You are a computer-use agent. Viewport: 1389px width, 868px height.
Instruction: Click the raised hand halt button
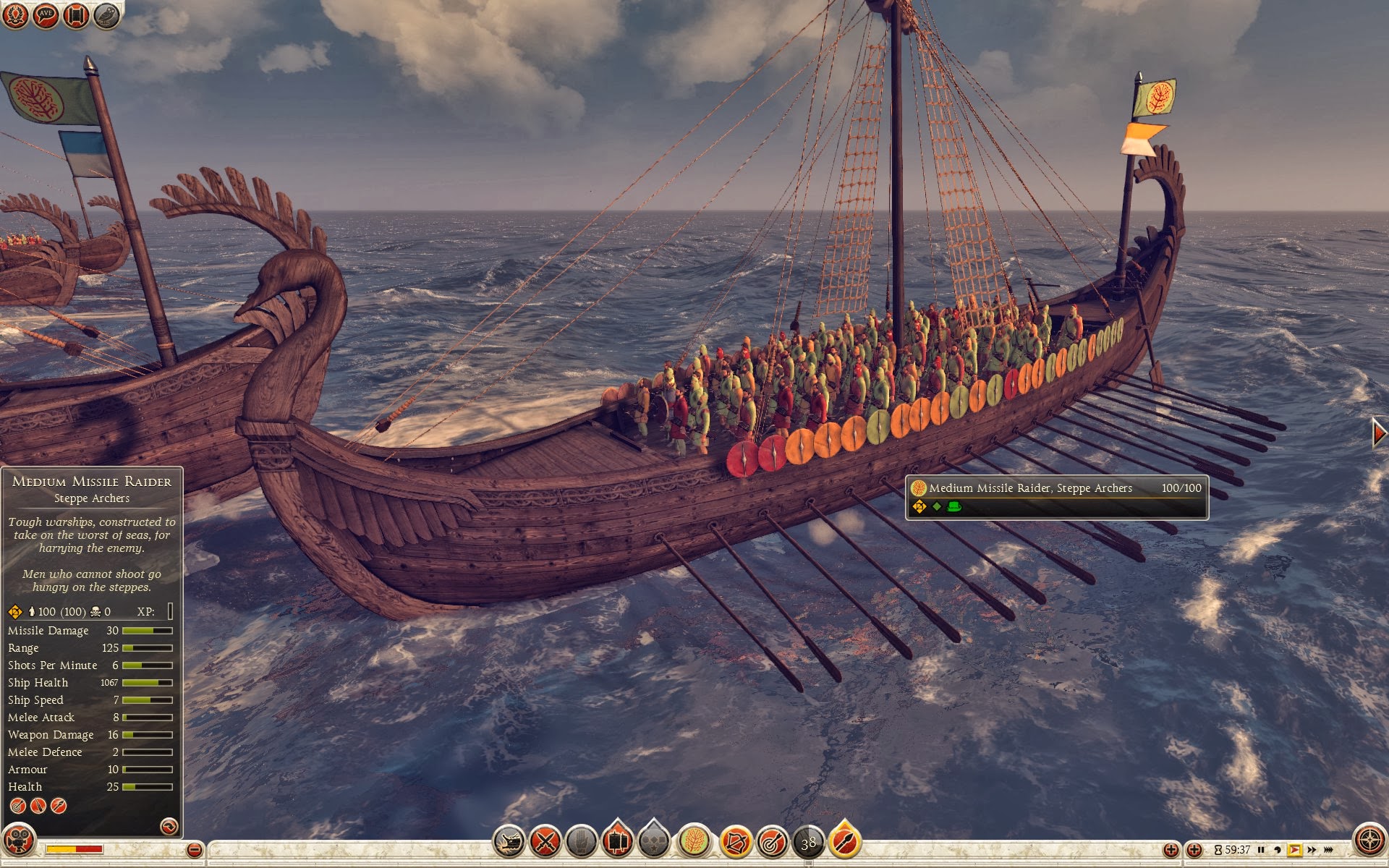pyautogui.click(x=581, y=842)
